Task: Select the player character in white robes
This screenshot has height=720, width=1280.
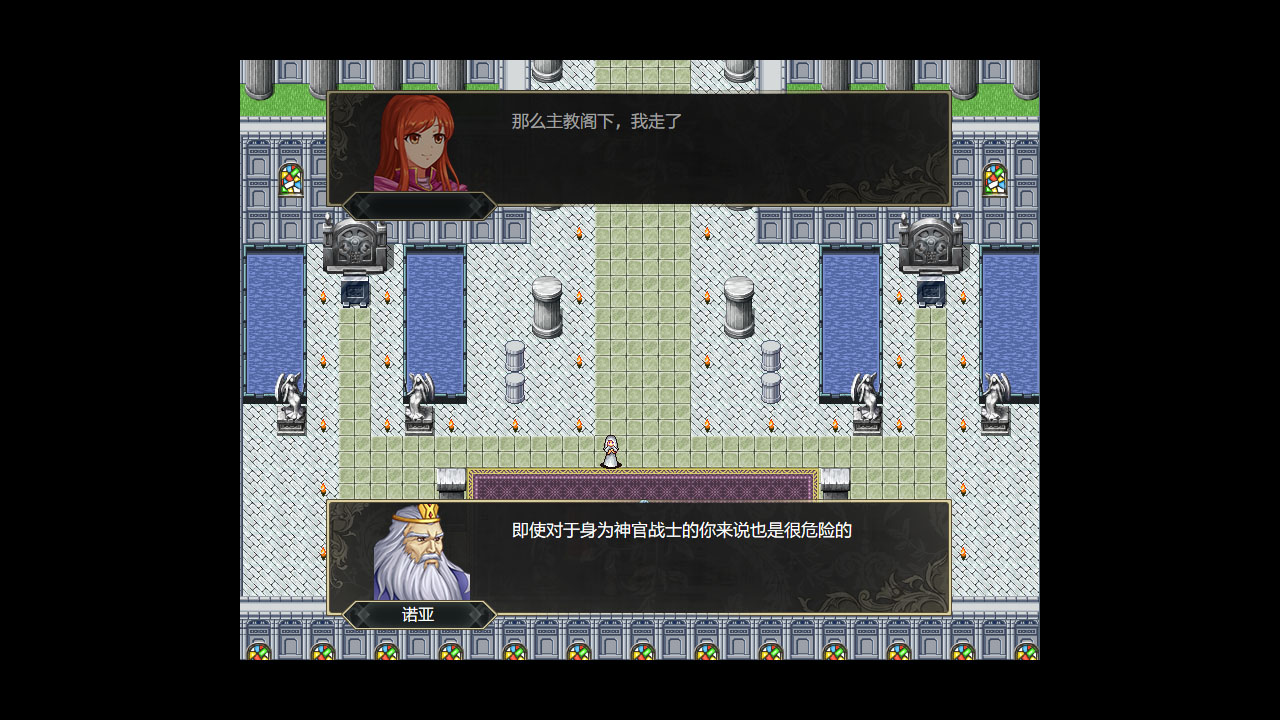Action: [x=612, y=452]
